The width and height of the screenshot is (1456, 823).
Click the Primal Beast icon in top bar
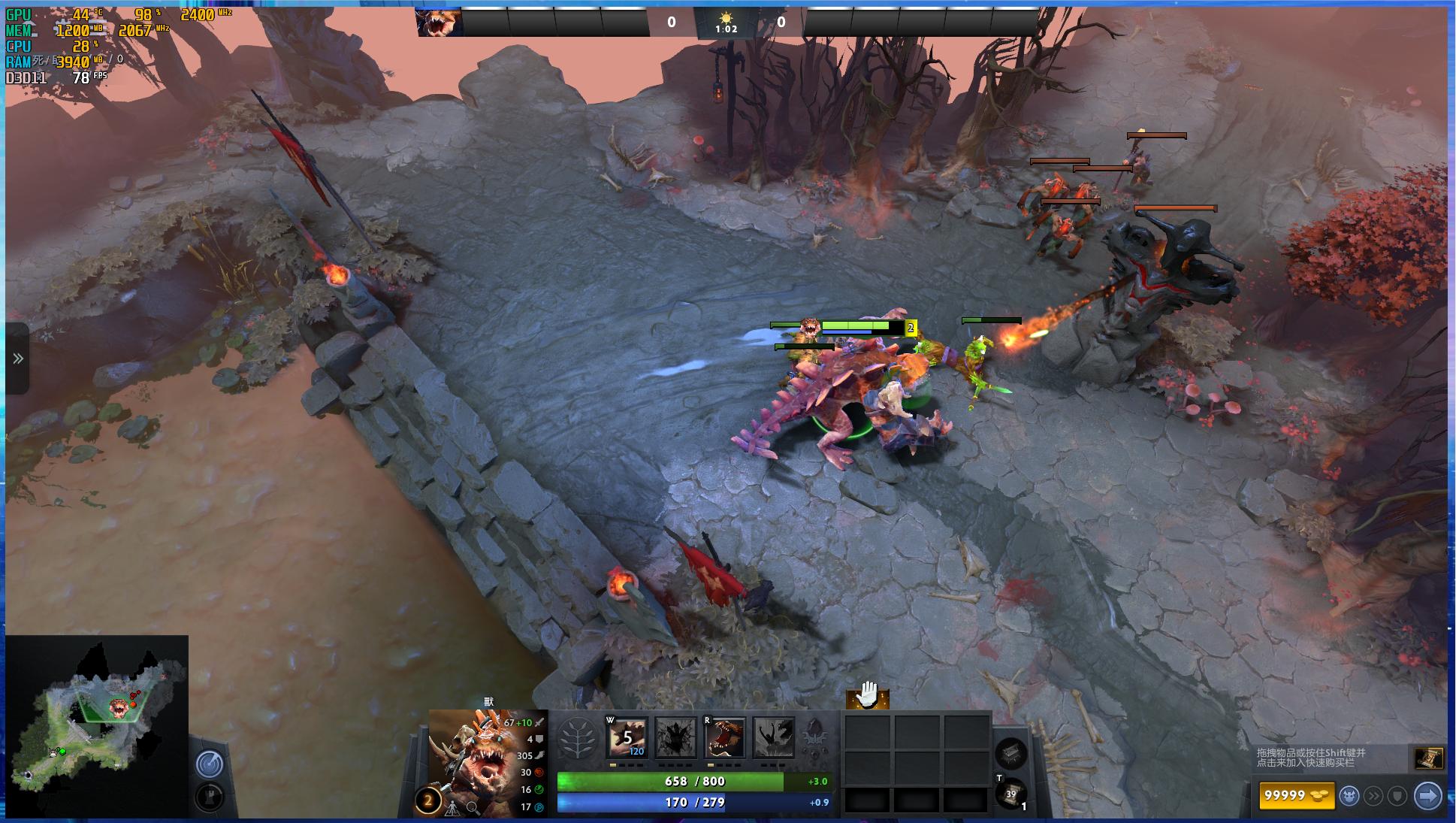coord(440,23)
